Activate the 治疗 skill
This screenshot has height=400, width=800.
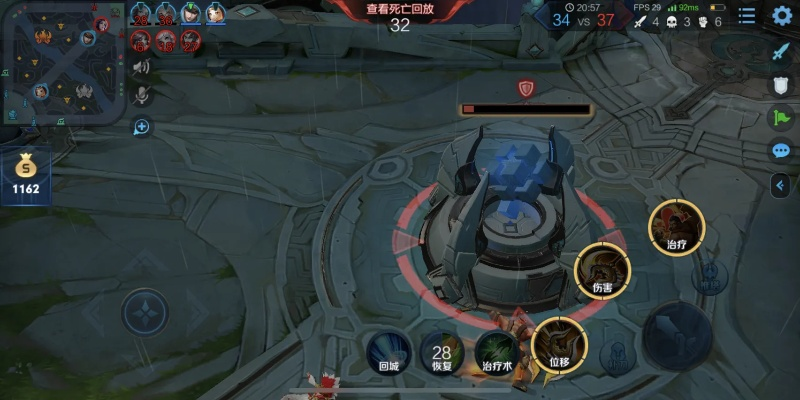[x=677, y=224]
